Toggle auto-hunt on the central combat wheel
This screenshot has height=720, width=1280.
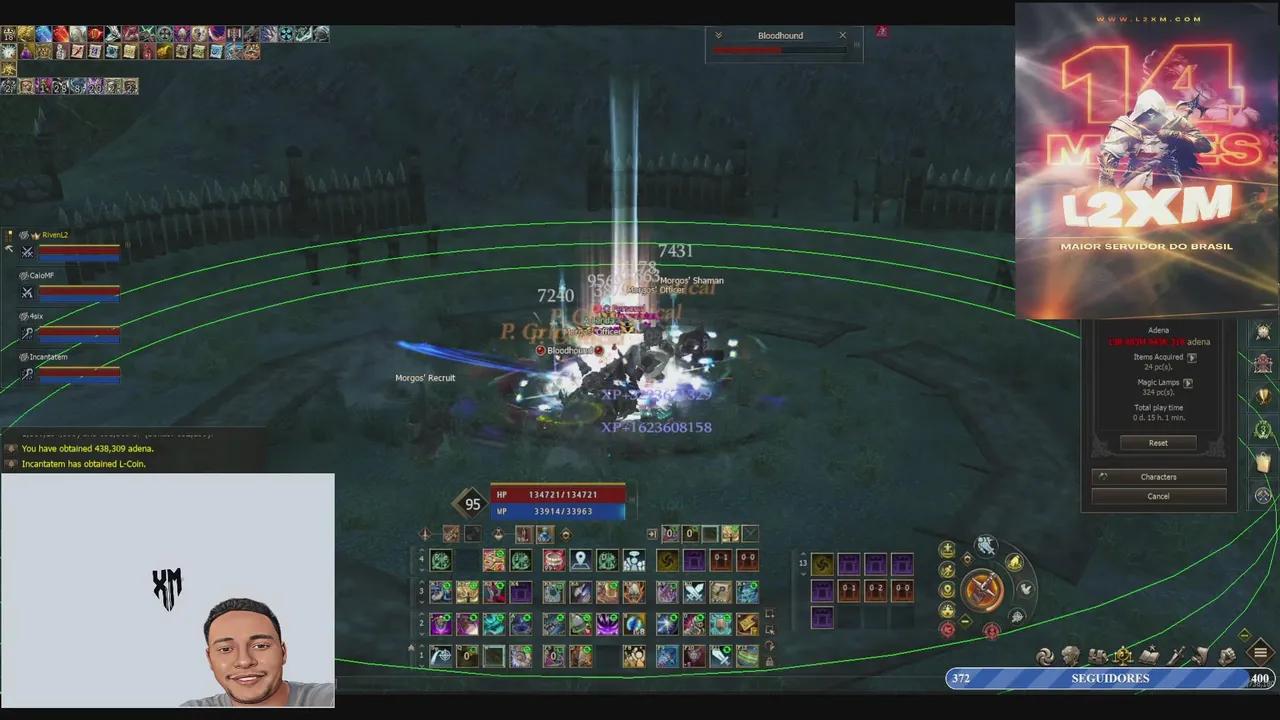[982, 590]
